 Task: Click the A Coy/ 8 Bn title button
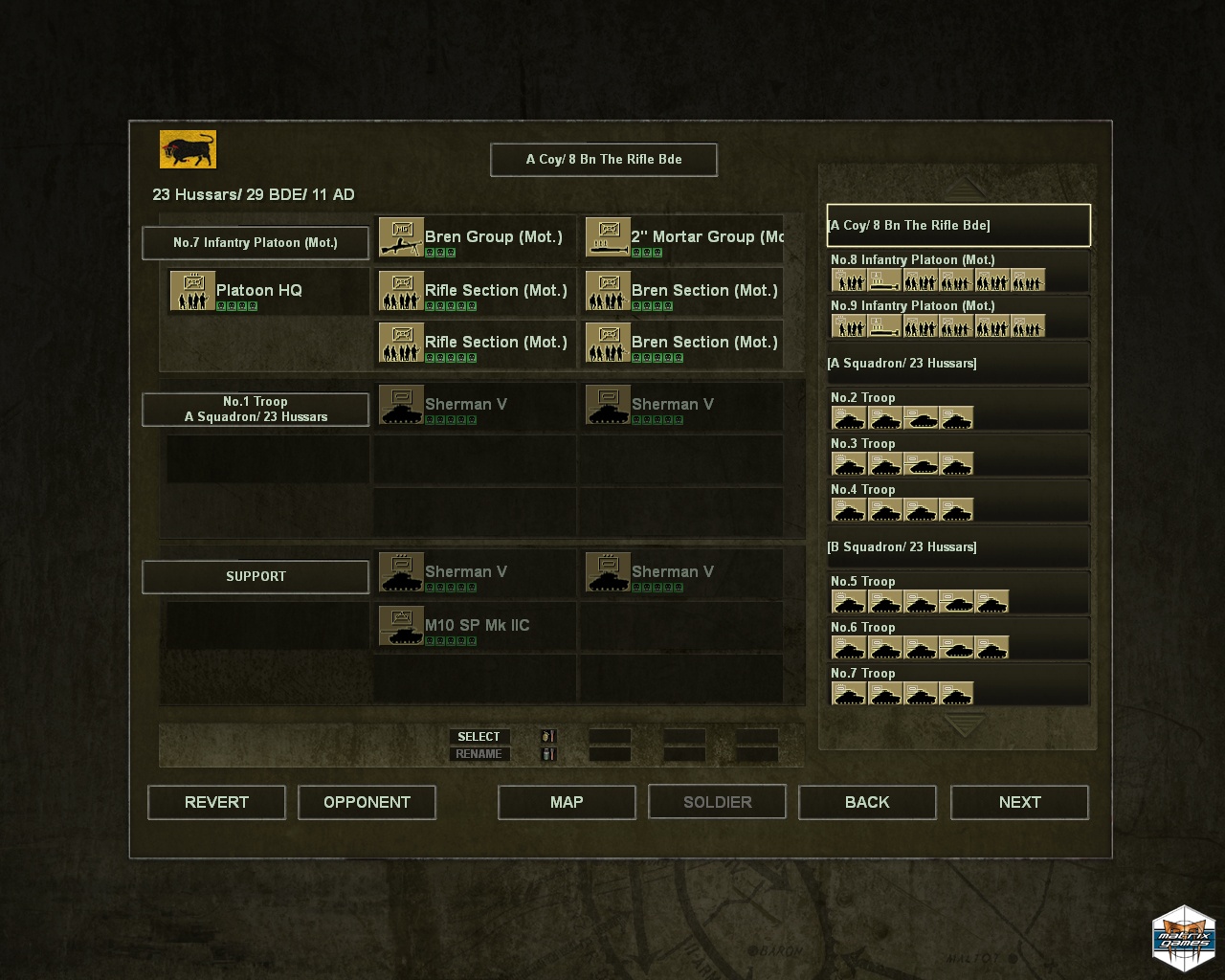[x=604, y=160]
